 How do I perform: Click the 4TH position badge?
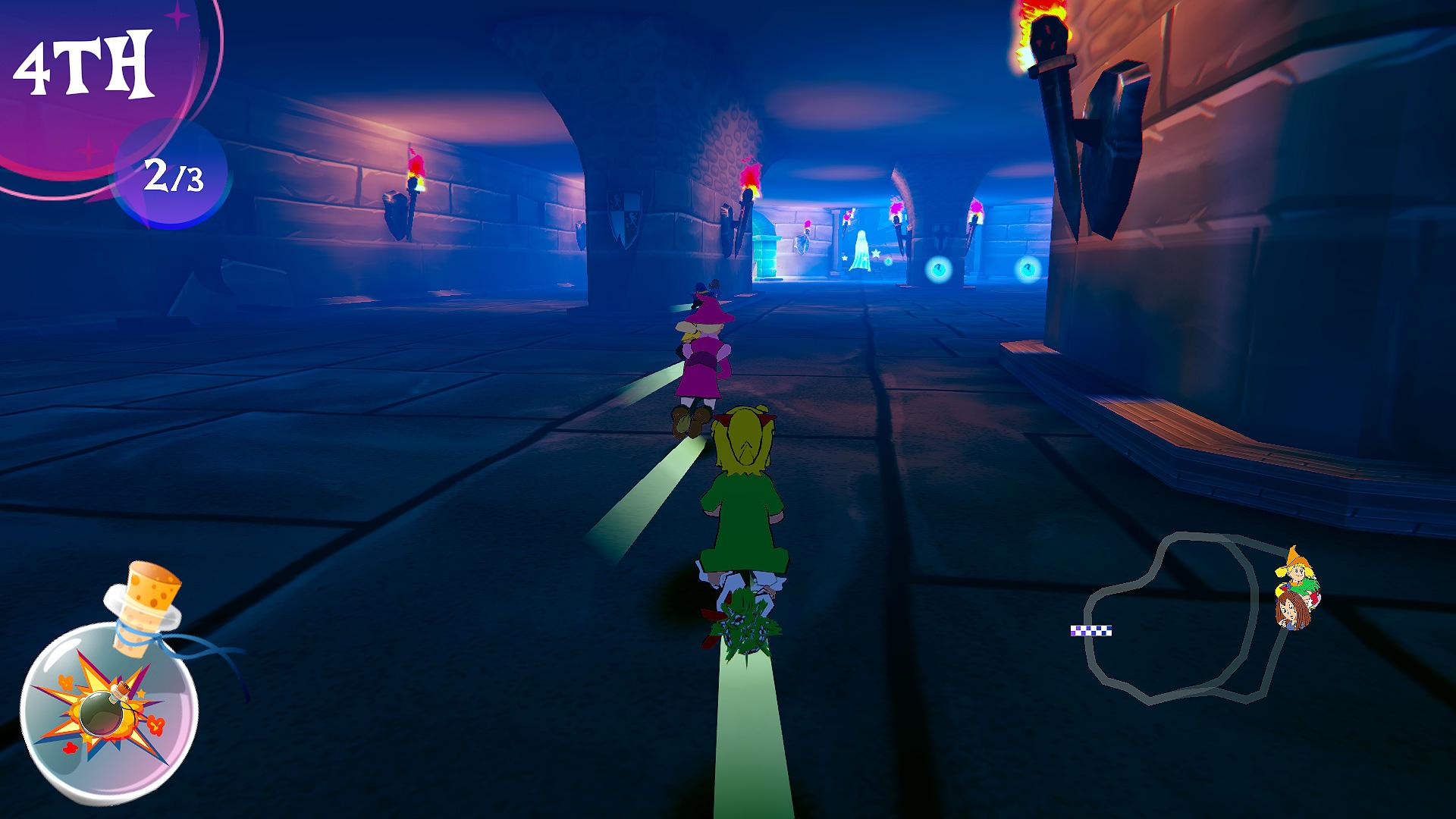[x=83, y=64]
